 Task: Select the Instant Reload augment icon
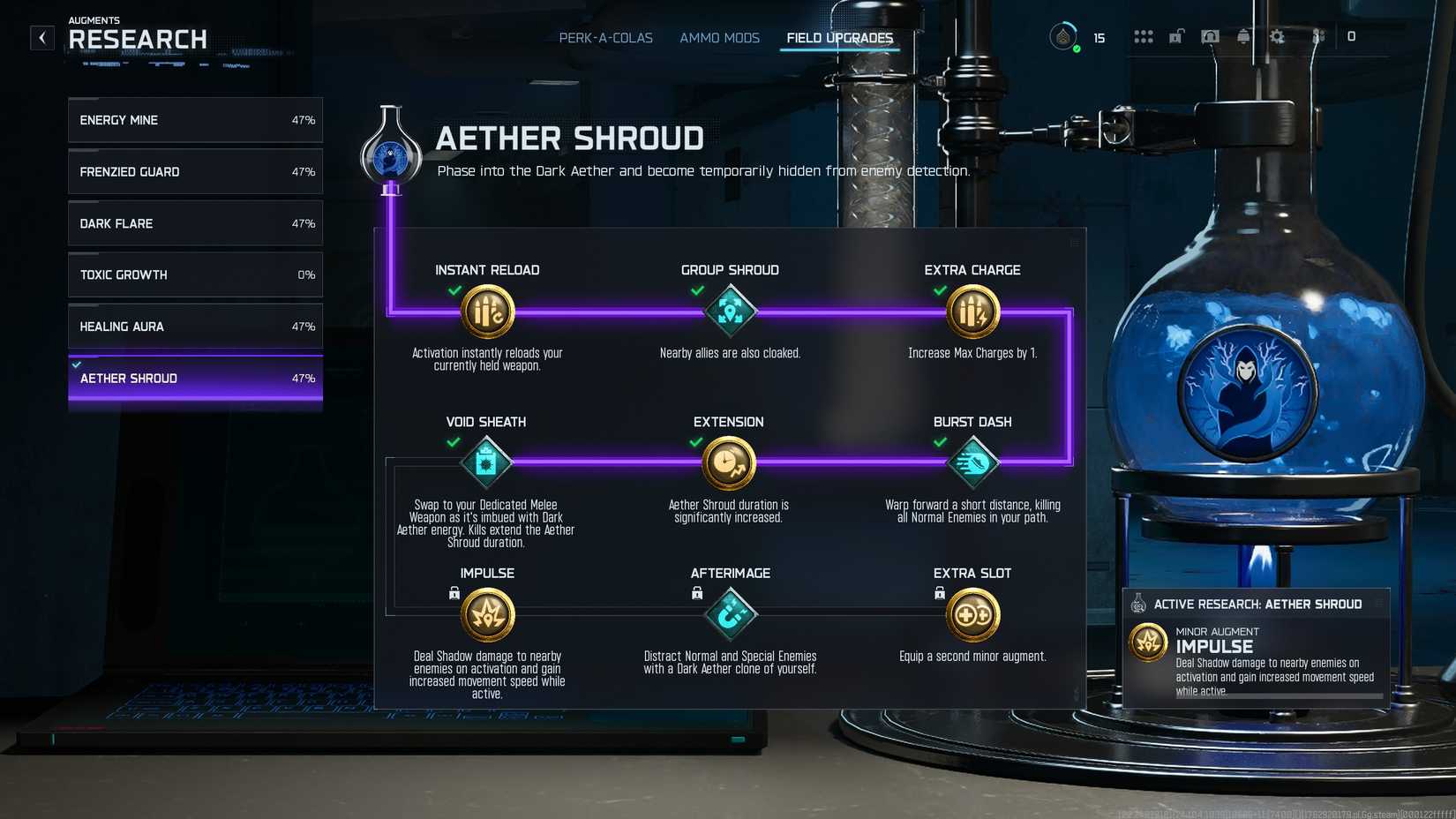pyautogui.click(x=487, y=312)
